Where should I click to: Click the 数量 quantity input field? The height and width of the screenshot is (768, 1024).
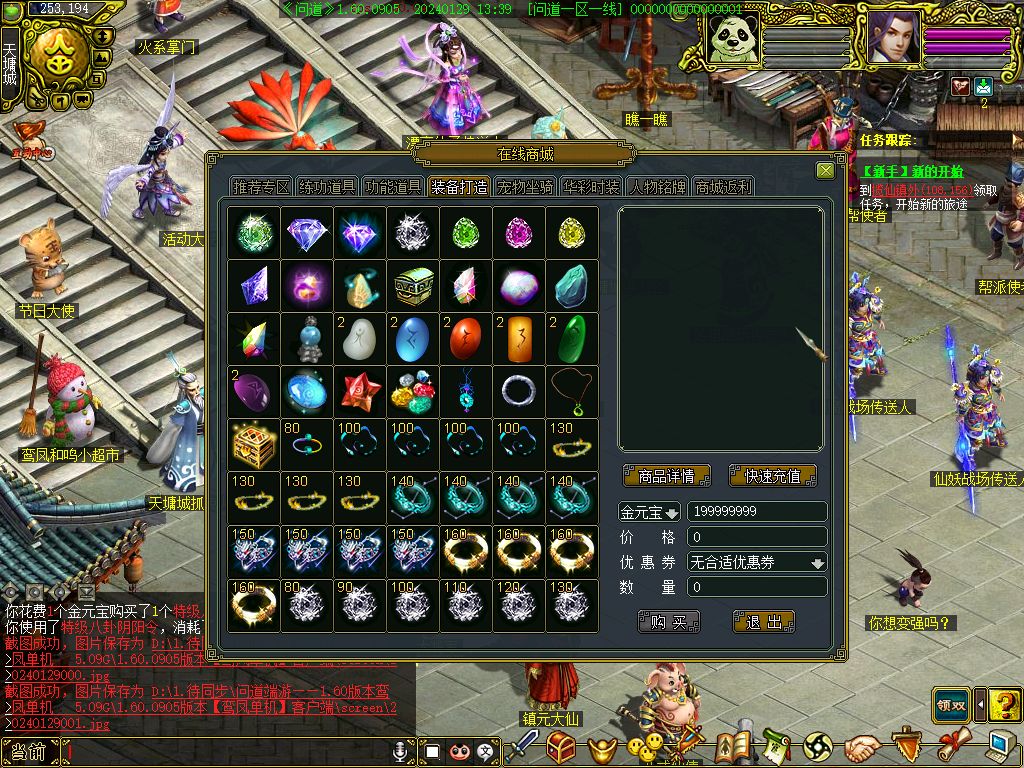pyautogui.click(x=757, y=588)
